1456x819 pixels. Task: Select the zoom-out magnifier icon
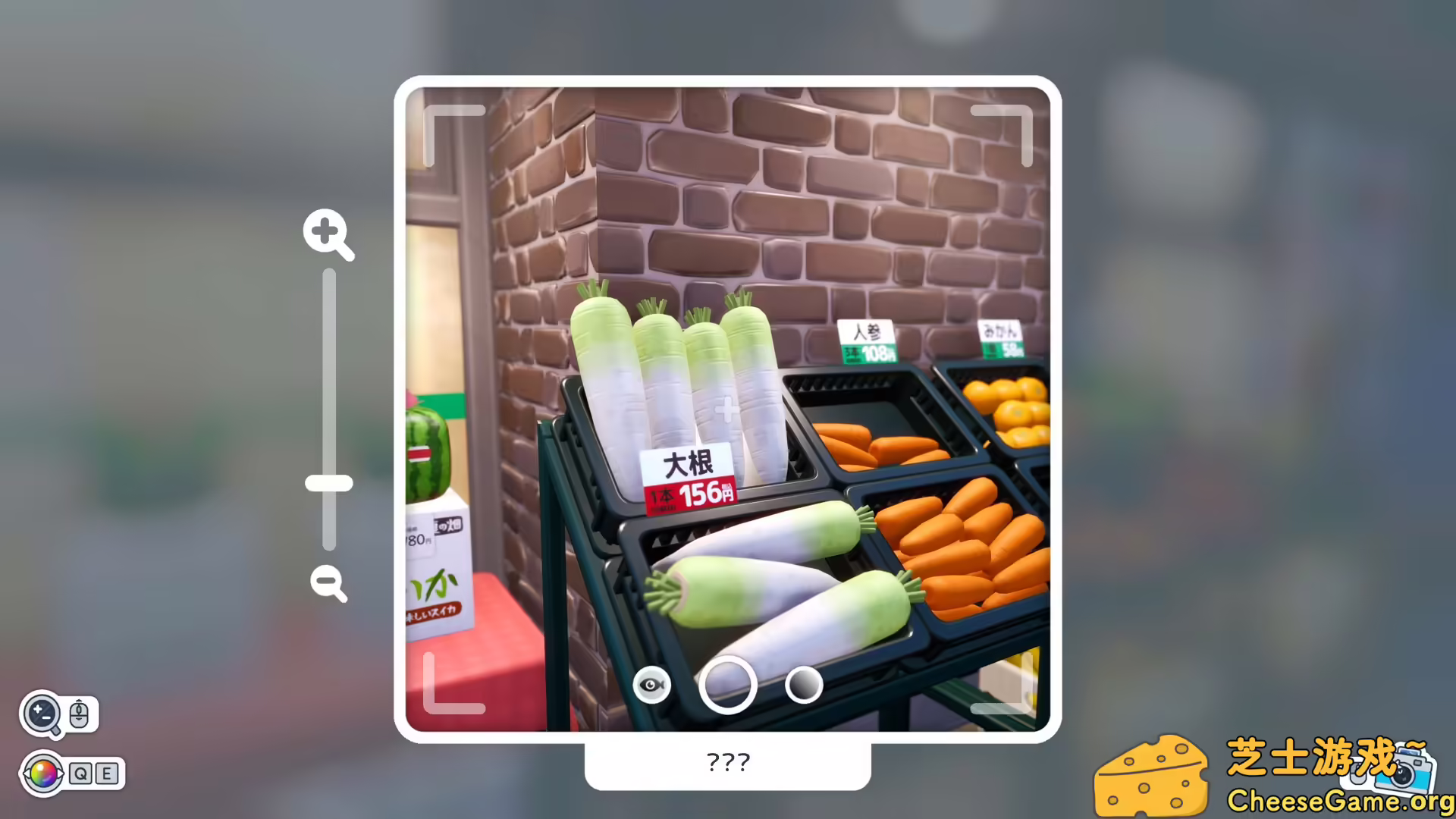tap(328, 582)
